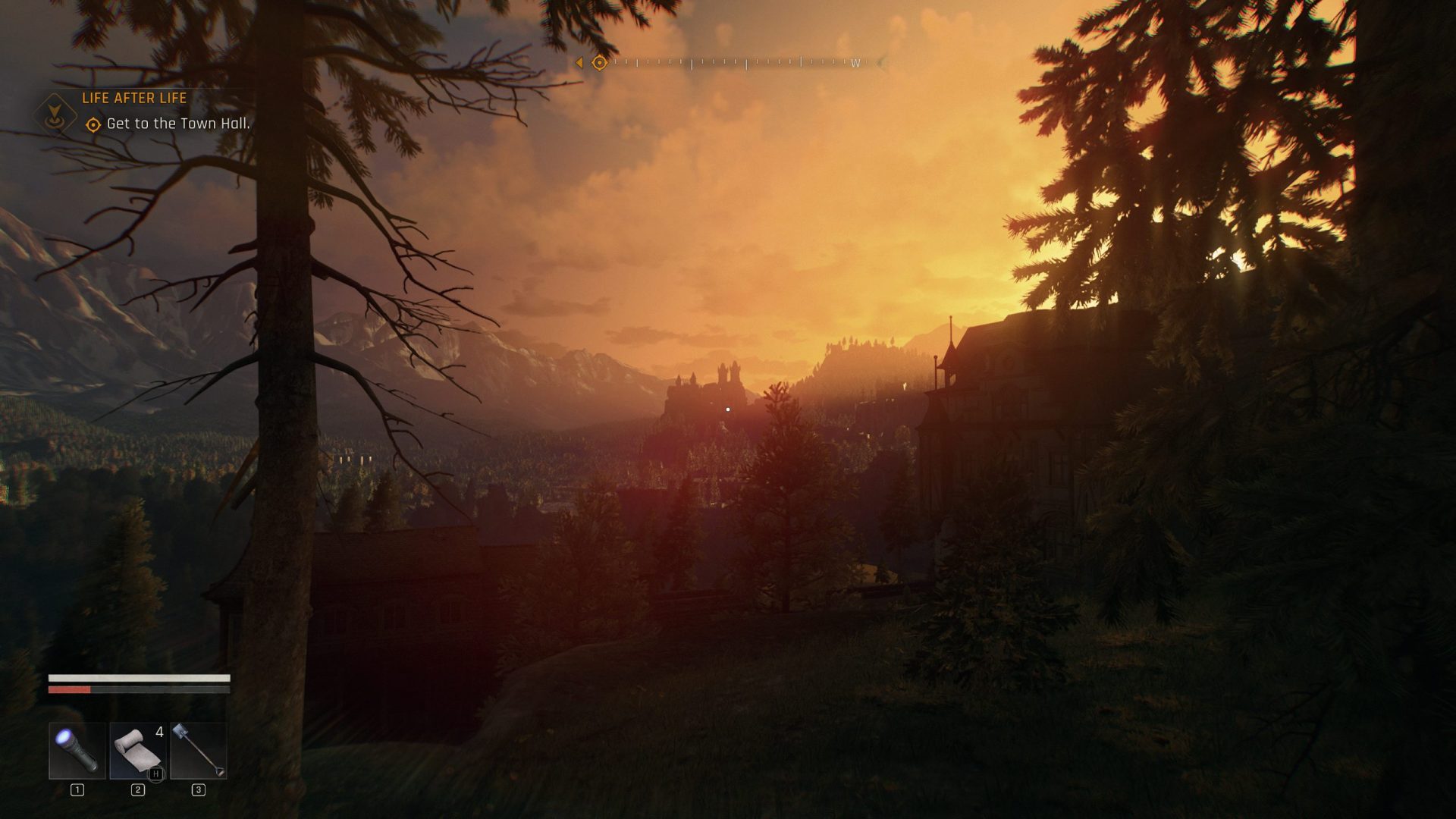Click the bandage count number 4
Image resolution: width=1456 pixels, height=819 pixels.
point(158,732)
